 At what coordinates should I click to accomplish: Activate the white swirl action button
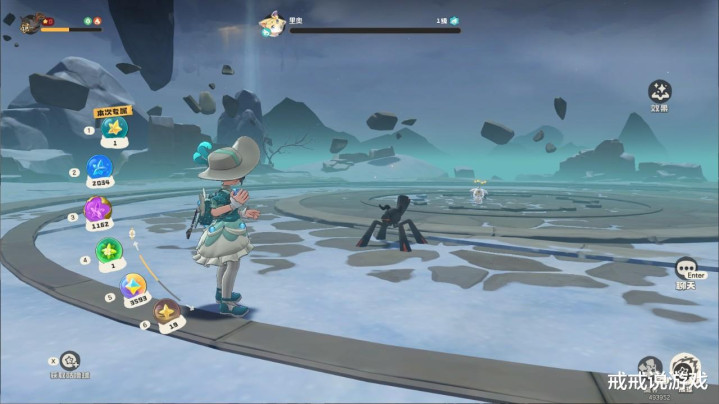(685, 366)
